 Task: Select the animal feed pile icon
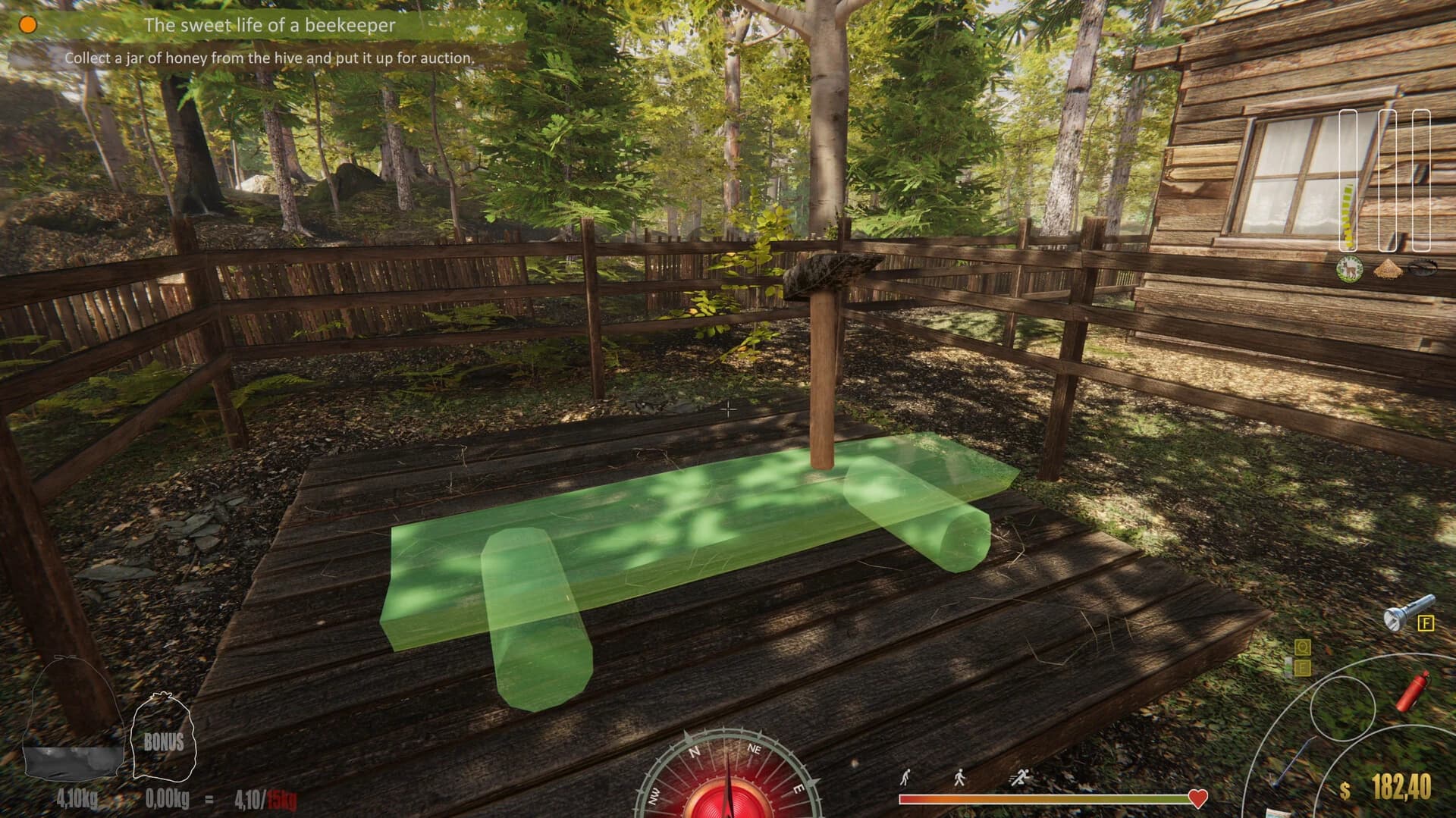(x=1387, y=270)
